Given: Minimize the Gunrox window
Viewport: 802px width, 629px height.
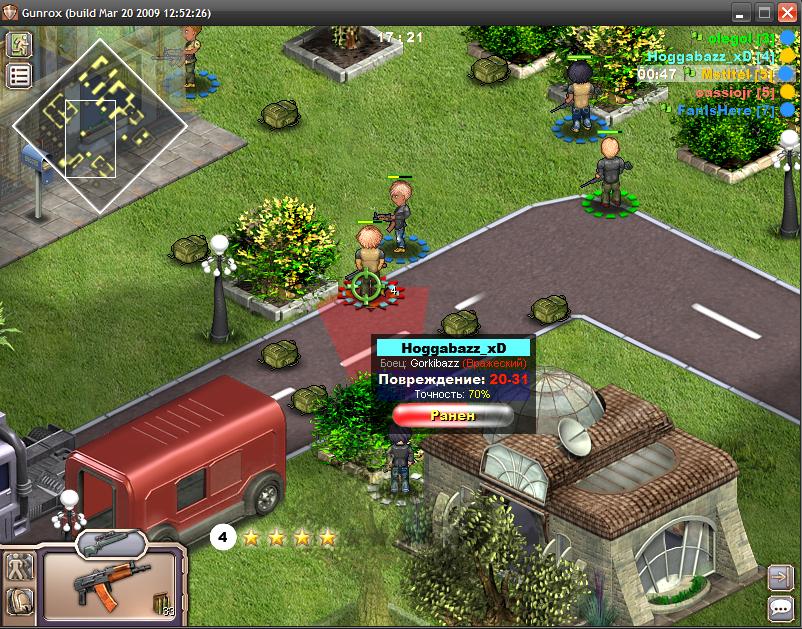Looking at the screenshot, I should coord(741,13).
